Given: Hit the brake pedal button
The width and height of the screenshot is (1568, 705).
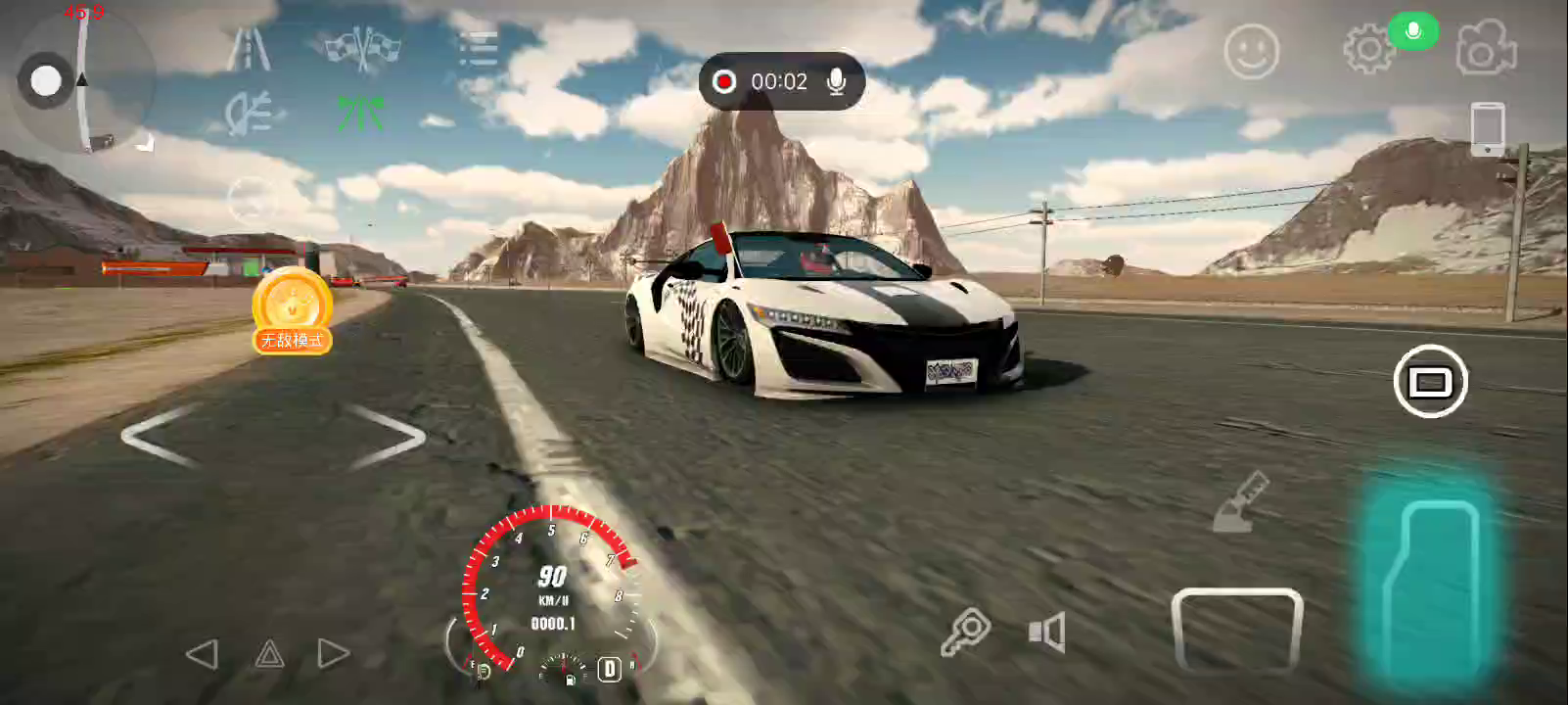Looking at the screenshot, I should 1236,630.
